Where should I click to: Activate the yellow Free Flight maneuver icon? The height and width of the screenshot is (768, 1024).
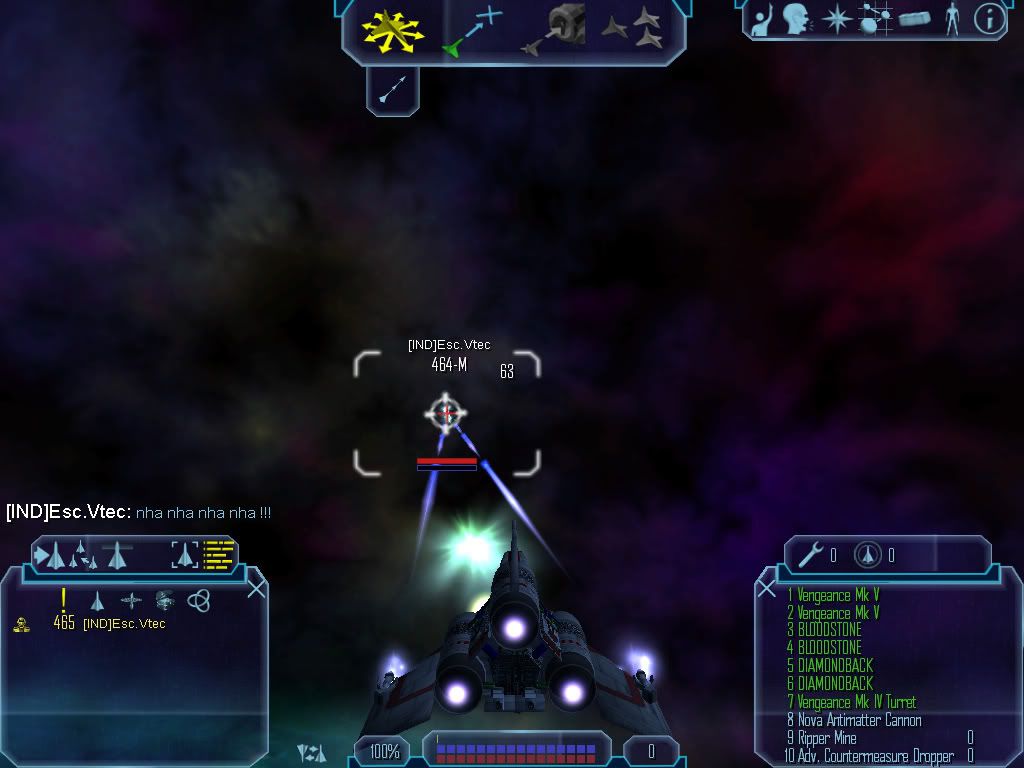[394, 30]
